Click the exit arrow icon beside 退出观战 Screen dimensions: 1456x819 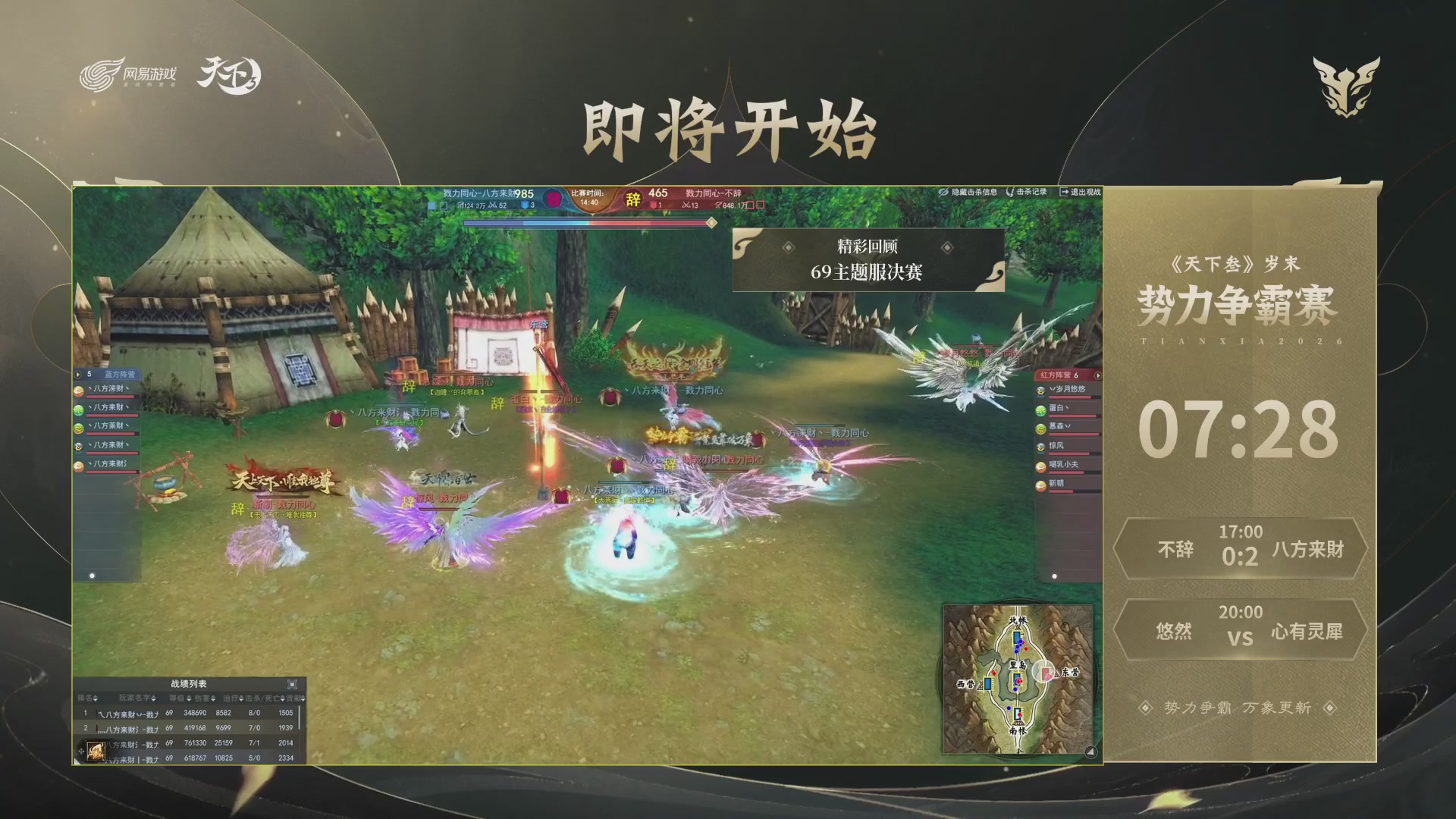click(x=1065, y=192)
